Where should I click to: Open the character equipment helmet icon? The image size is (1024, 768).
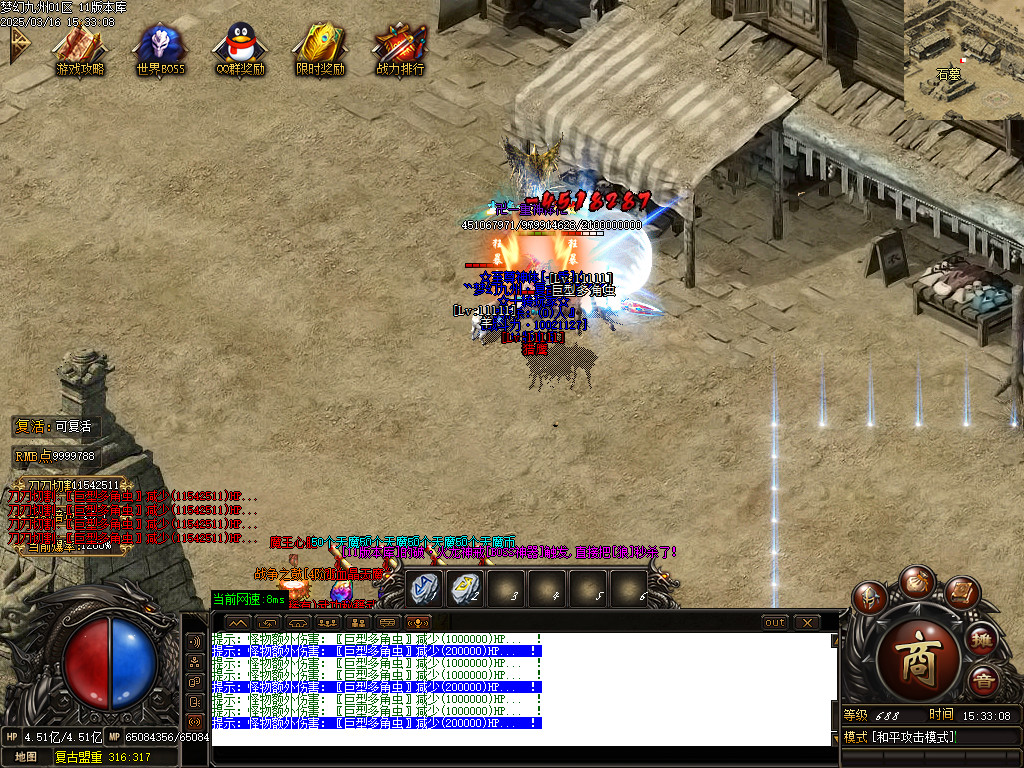coord(871,598)
